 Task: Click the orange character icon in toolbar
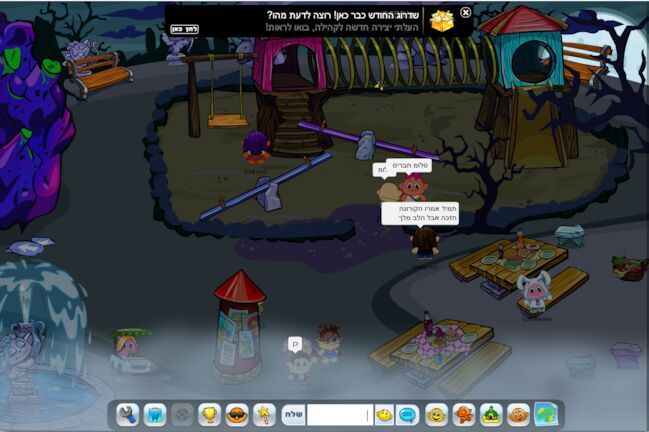coord(464,414)
